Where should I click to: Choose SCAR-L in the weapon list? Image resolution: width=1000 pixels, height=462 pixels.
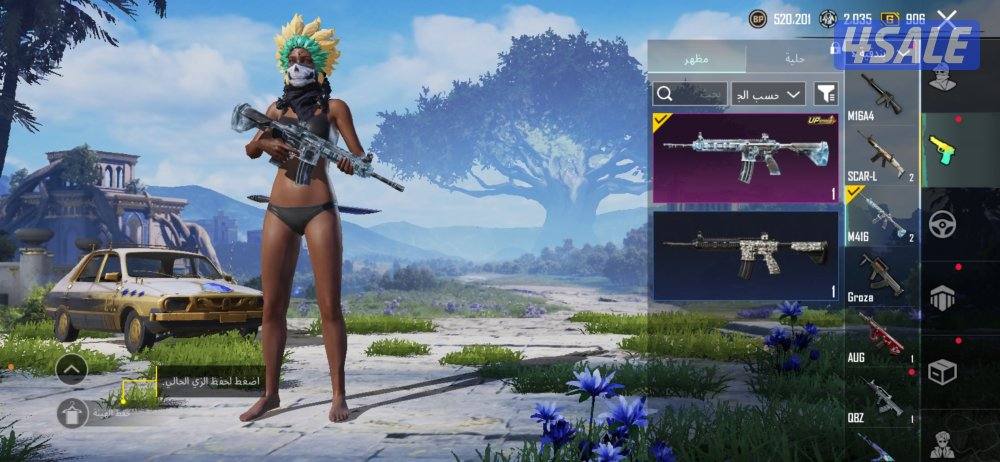(881, 157)
